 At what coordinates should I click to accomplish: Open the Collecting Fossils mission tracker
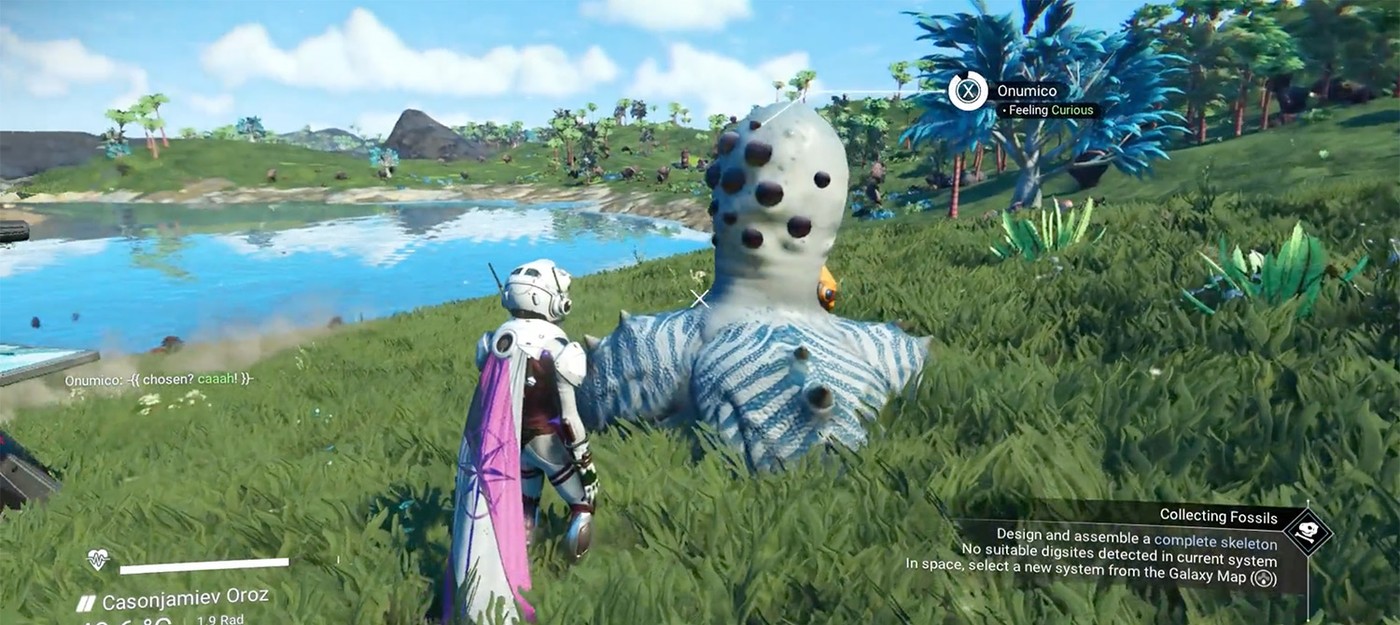click(1218, 516)
